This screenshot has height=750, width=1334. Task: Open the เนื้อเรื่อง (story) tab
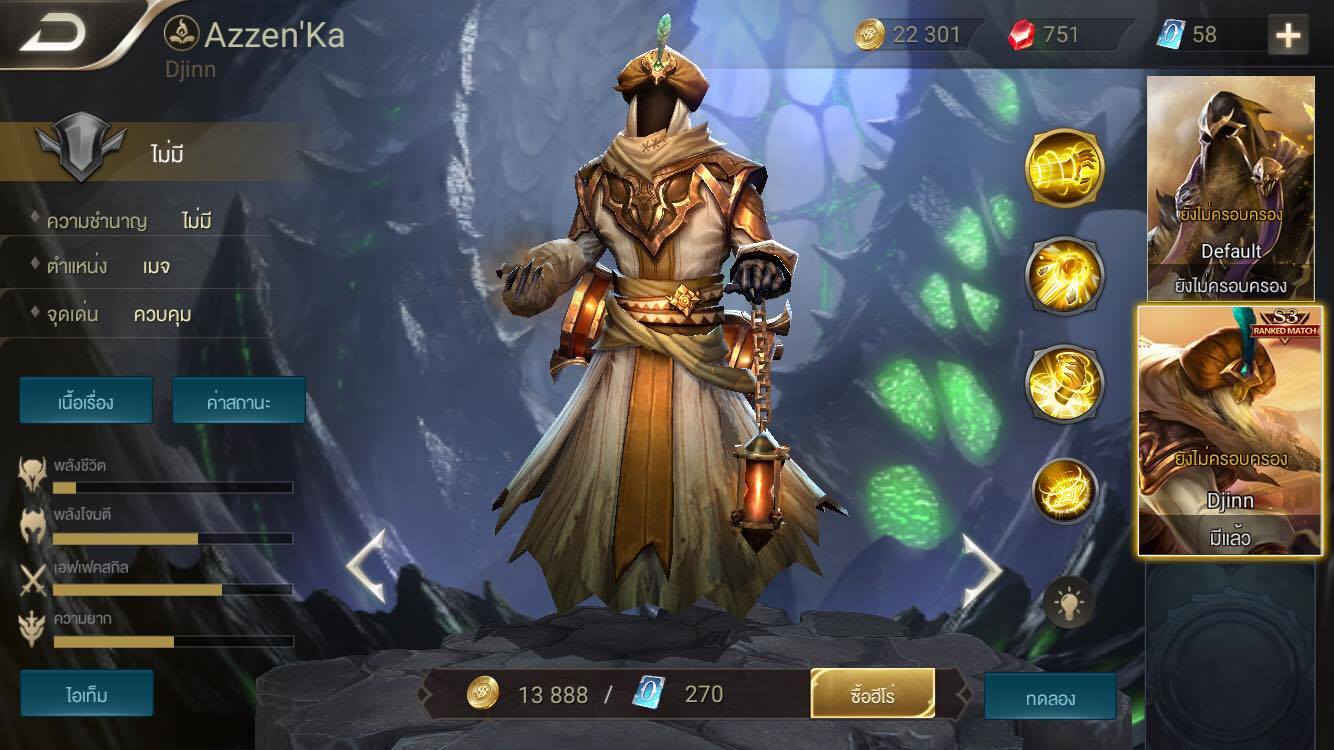click(x=87, y=400)
